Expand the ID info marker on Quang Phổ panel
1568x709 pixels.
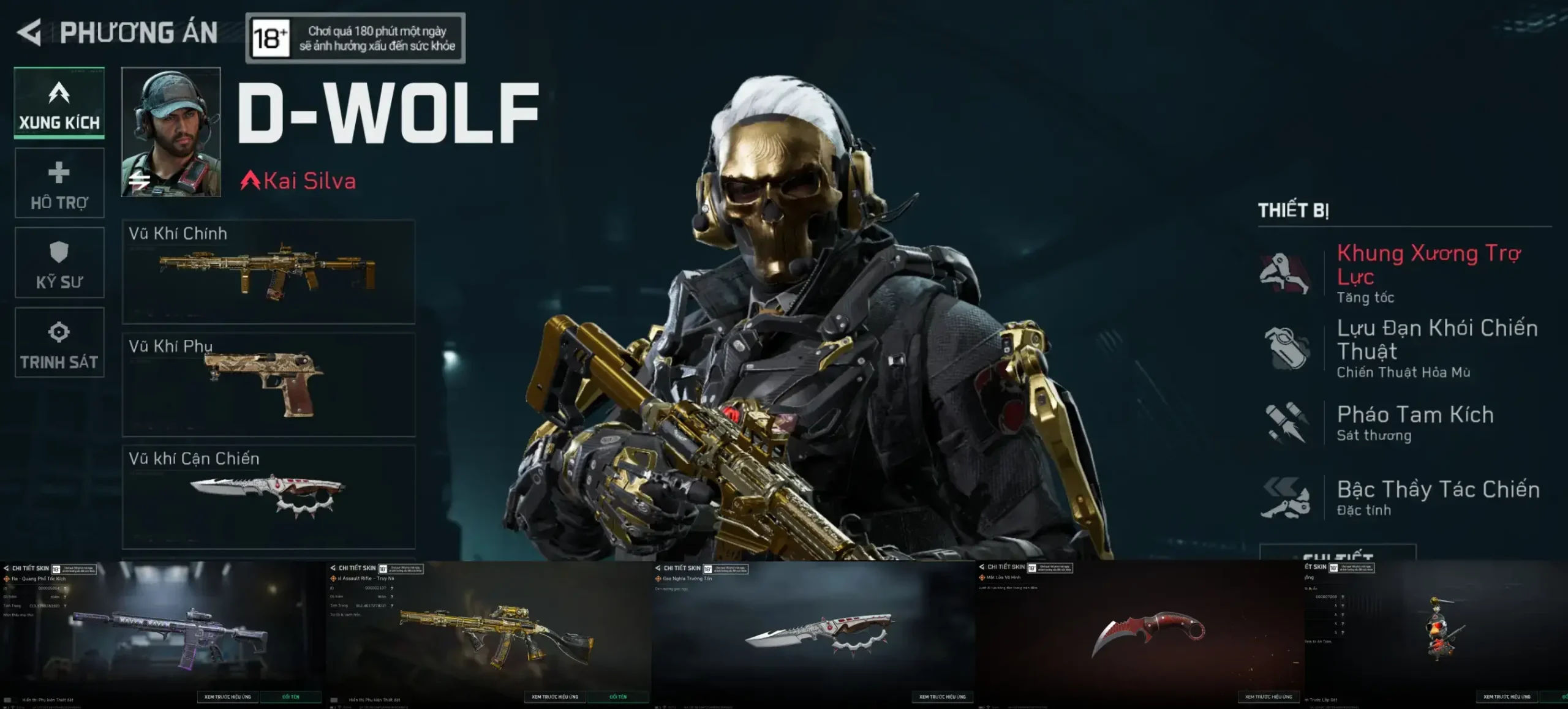coord(66,588)
